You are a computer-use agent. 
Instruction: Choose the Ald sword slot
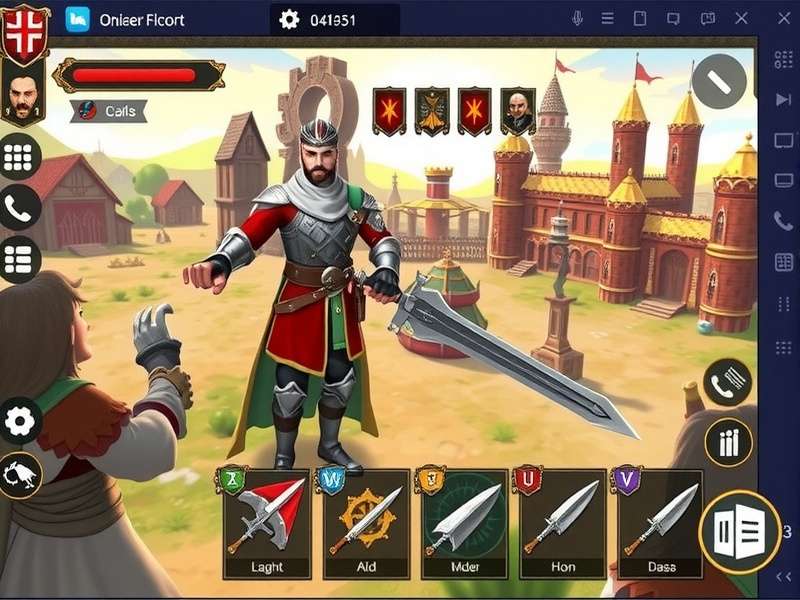366,522
